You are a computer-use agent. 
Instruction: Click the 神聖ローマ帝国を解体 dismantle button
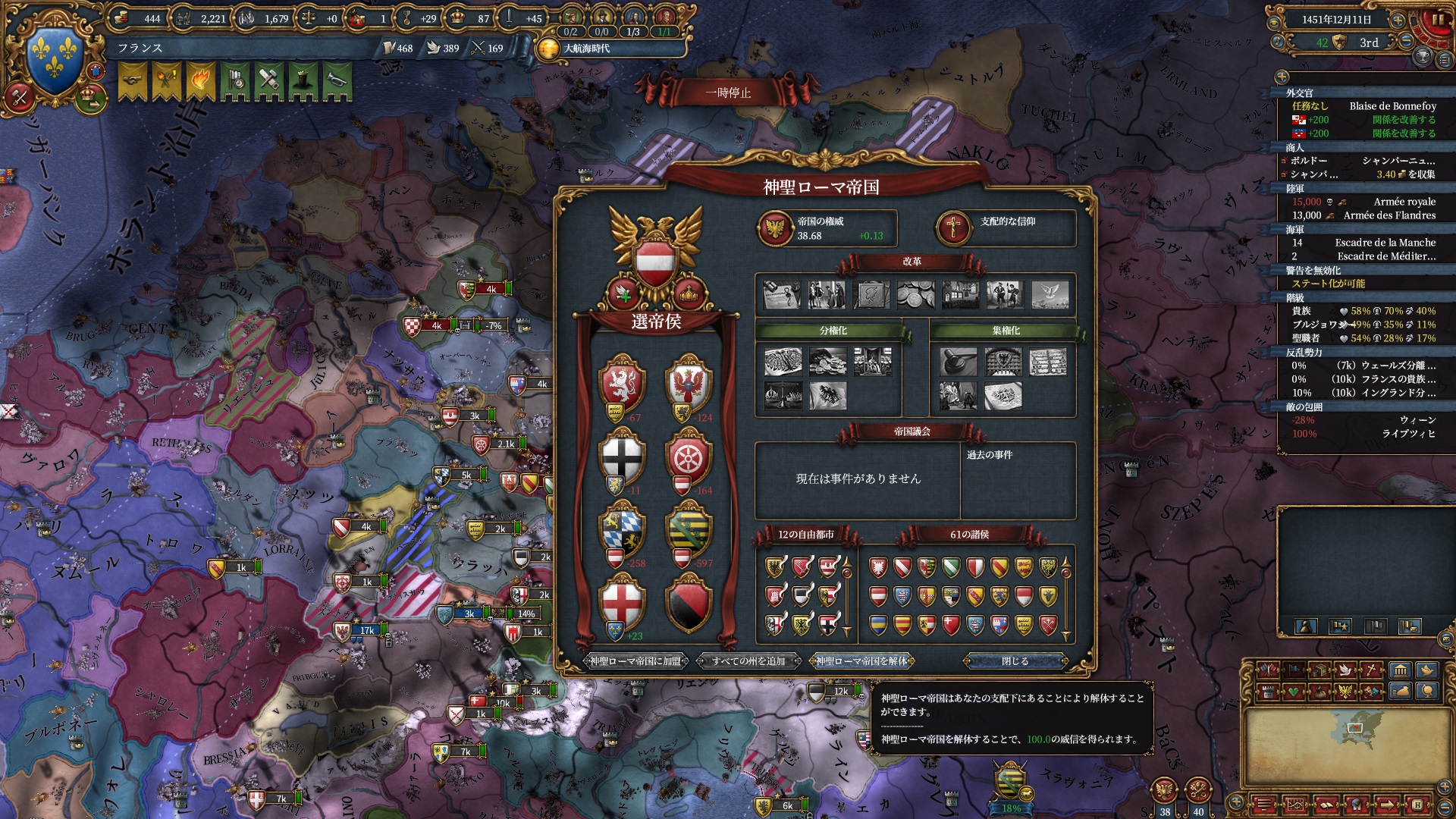point(861,661)
